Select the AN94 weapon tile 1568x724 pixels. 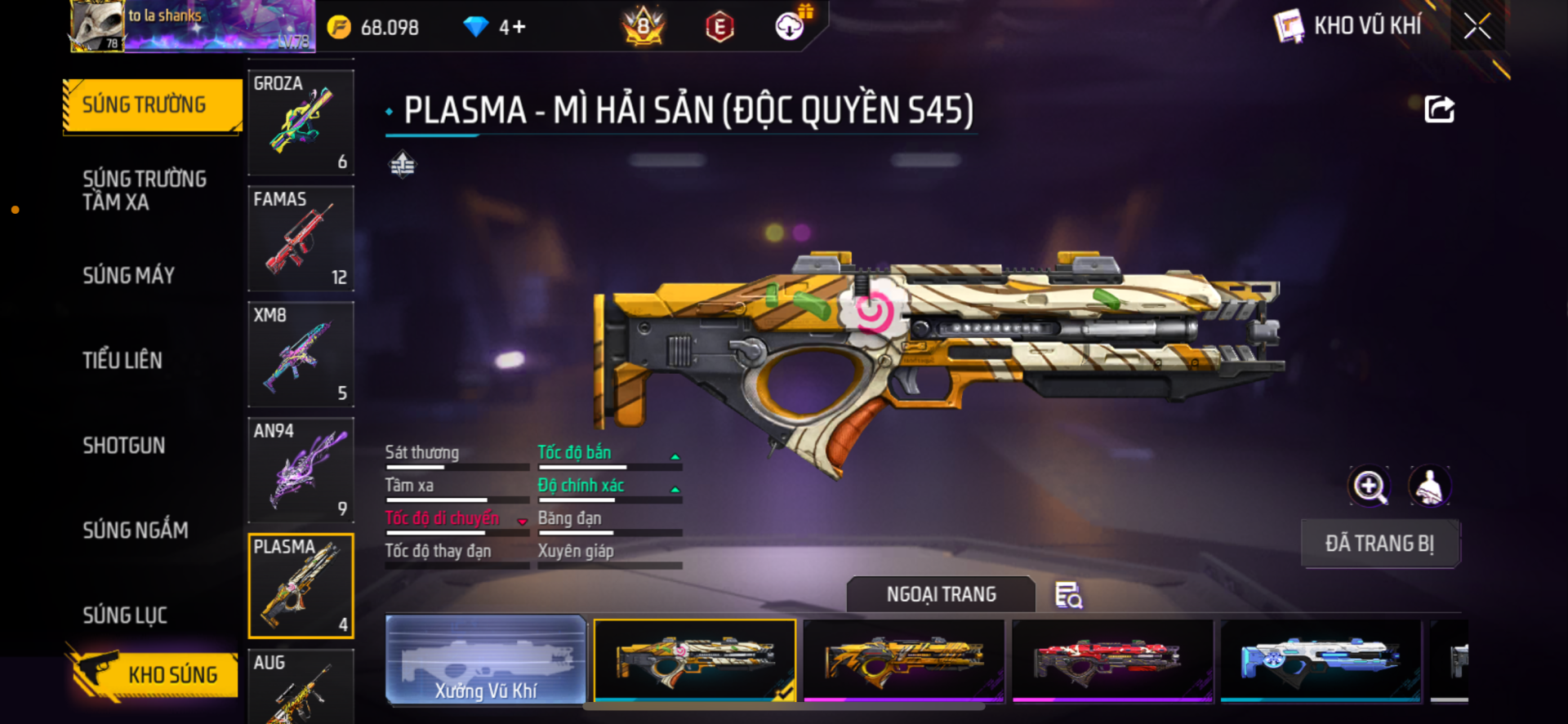[x=301, y=470]
